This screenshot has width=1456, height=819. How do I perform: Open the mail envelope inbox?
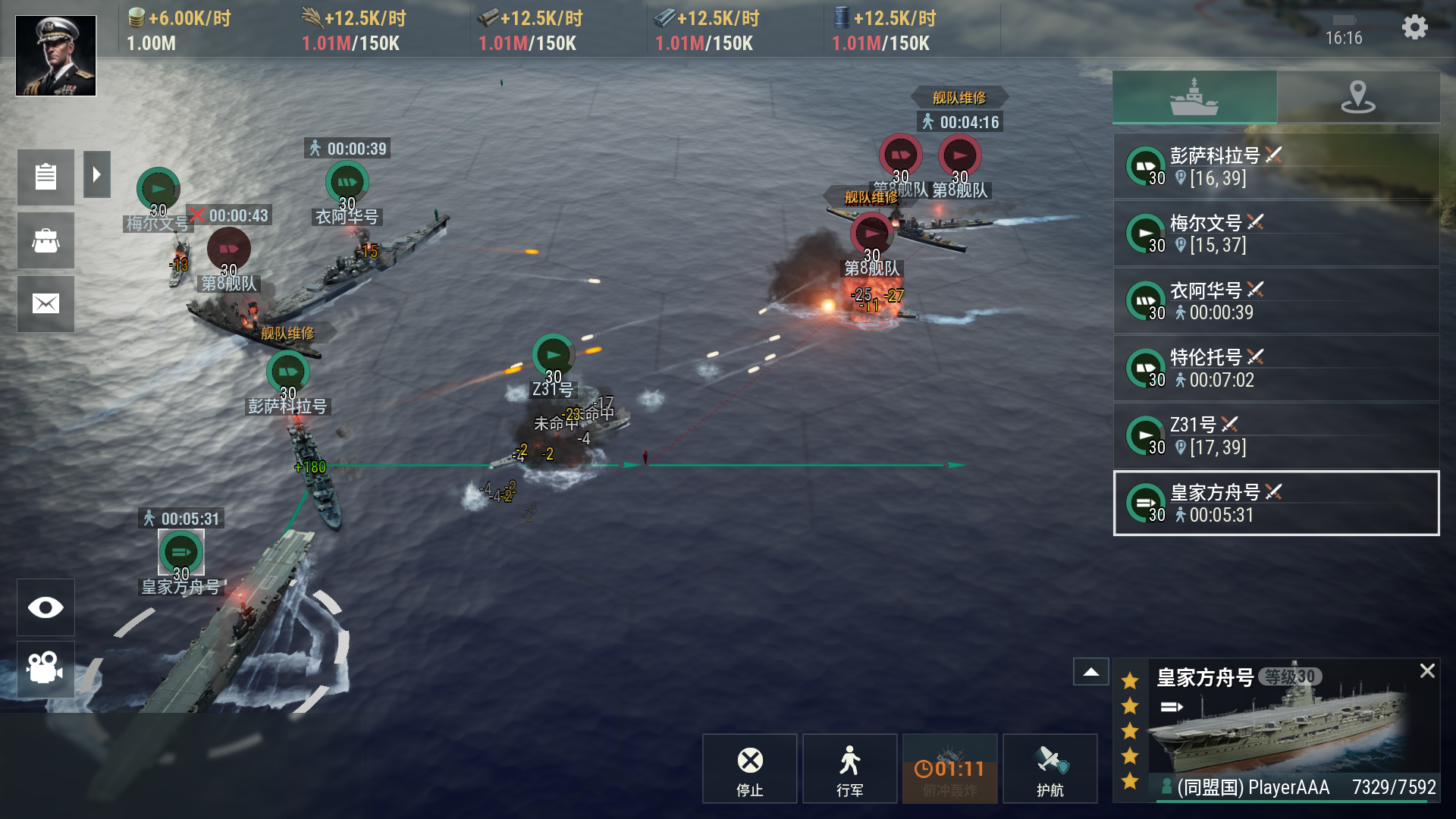(x=45, y=304)
